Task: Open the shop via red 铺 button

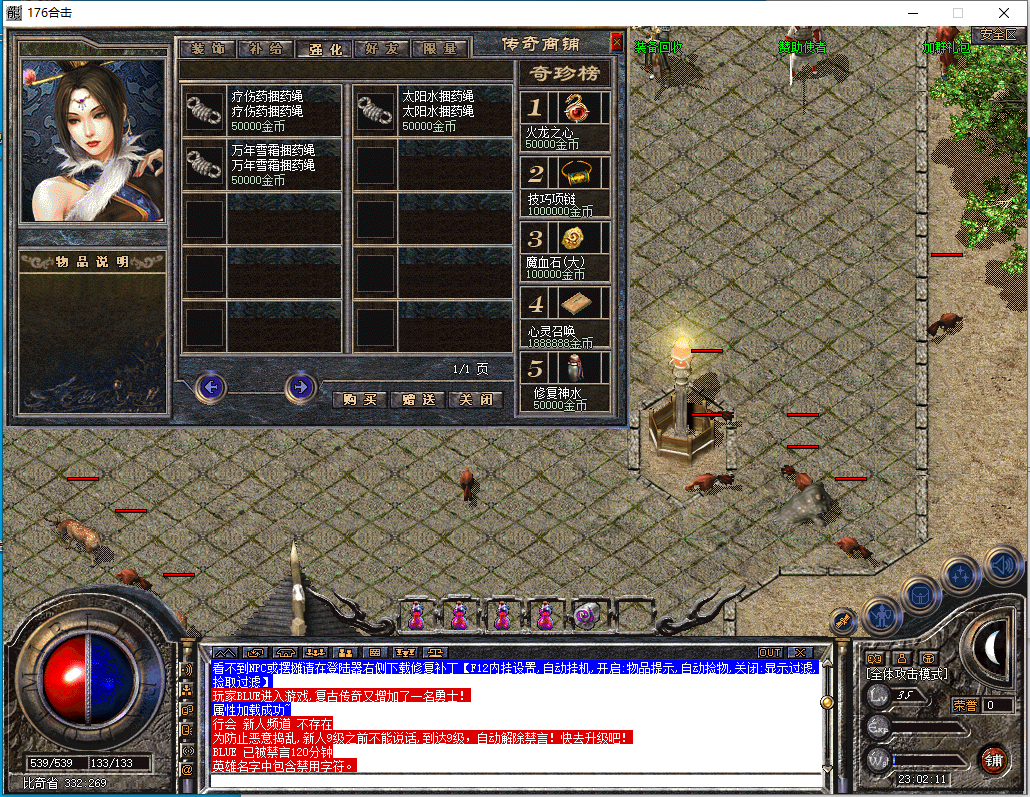Action: (992, 759)
